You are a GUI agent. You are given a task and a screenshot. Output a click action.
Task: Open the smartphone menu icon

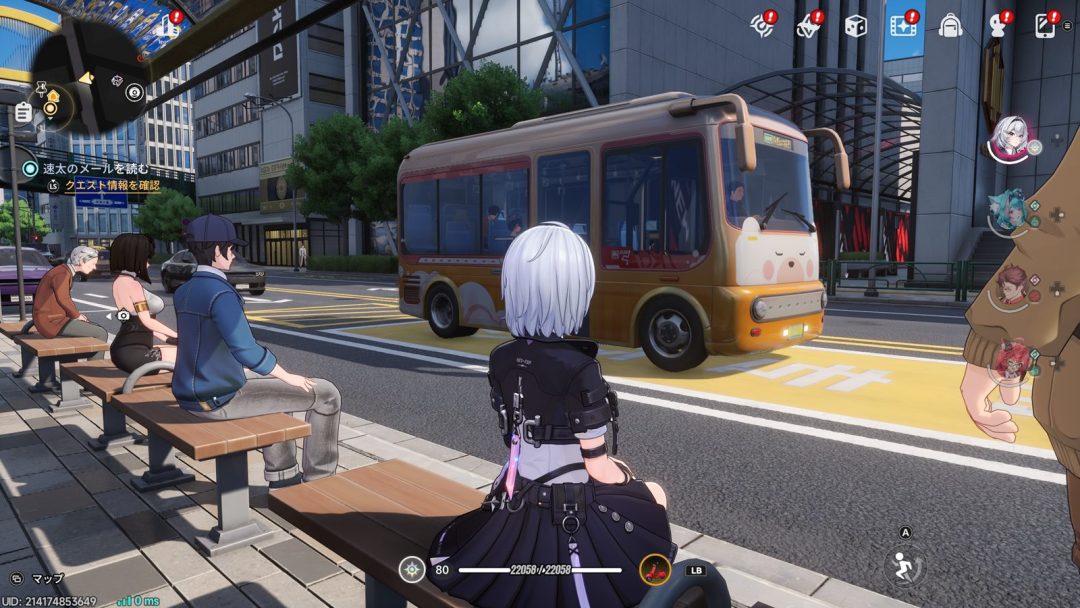point(1045,26)
